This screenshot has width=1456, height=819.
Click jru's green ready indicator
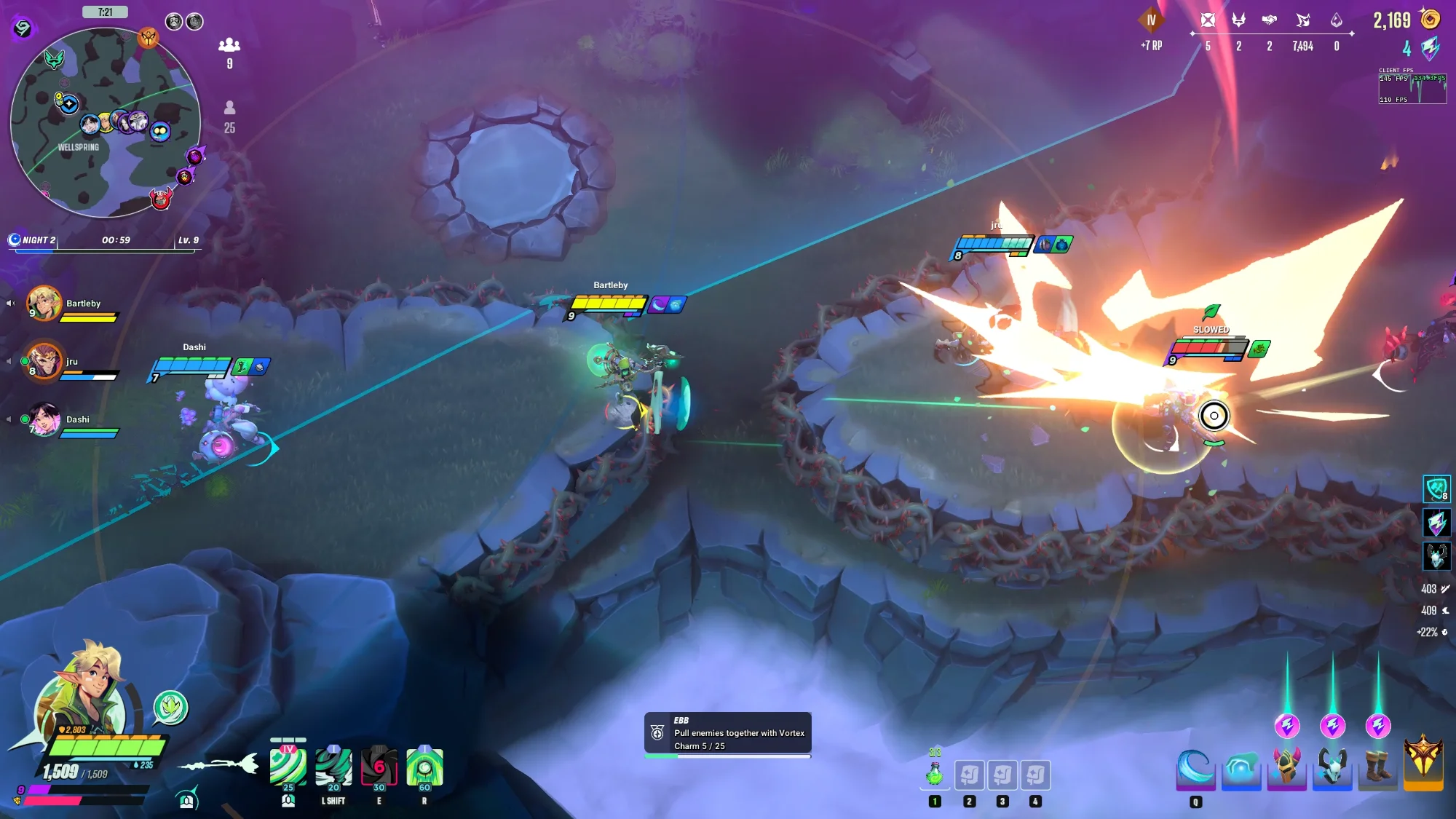25,361
